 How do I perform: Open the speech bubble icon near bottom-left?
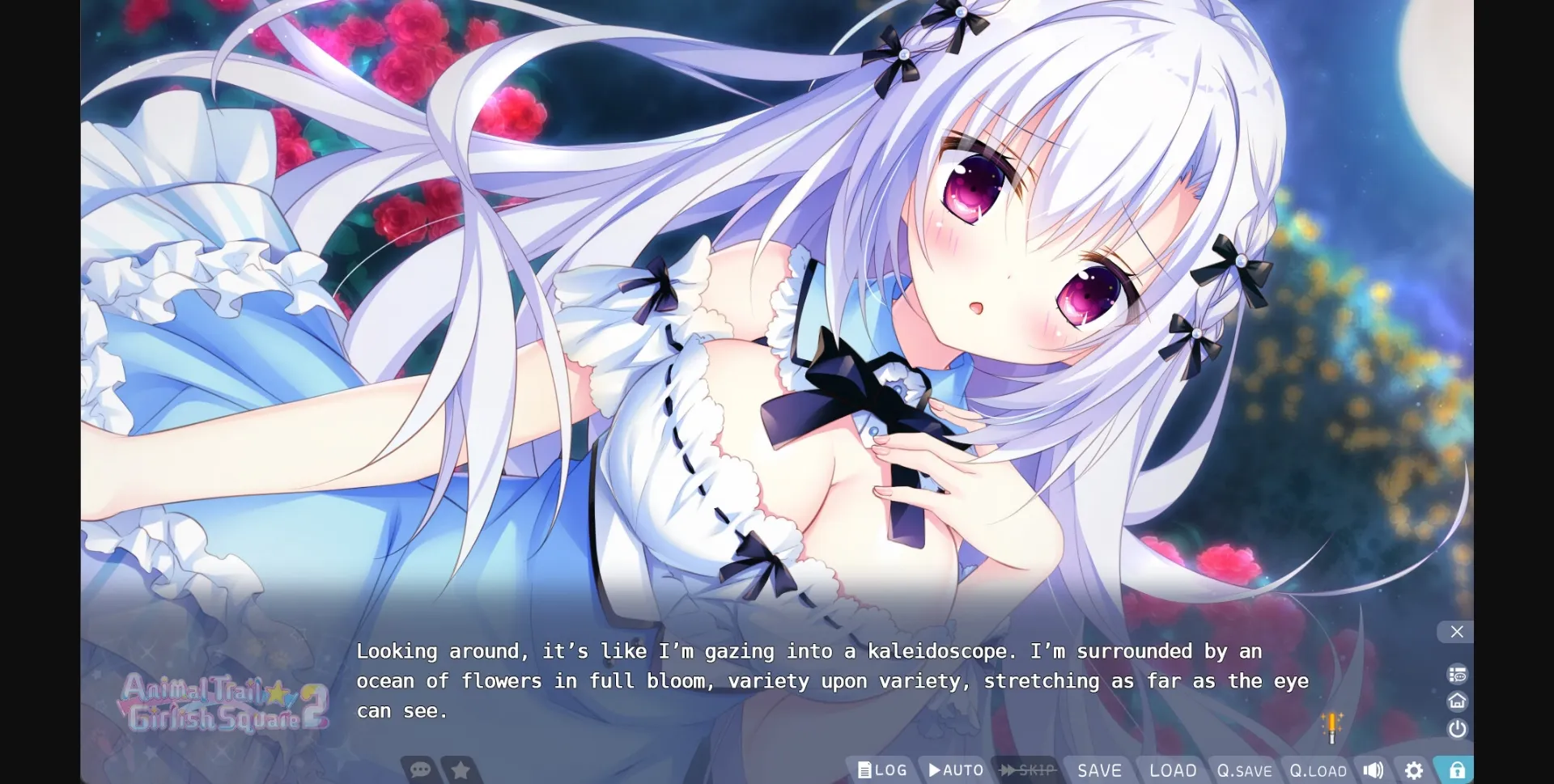(x=420, y=769)
